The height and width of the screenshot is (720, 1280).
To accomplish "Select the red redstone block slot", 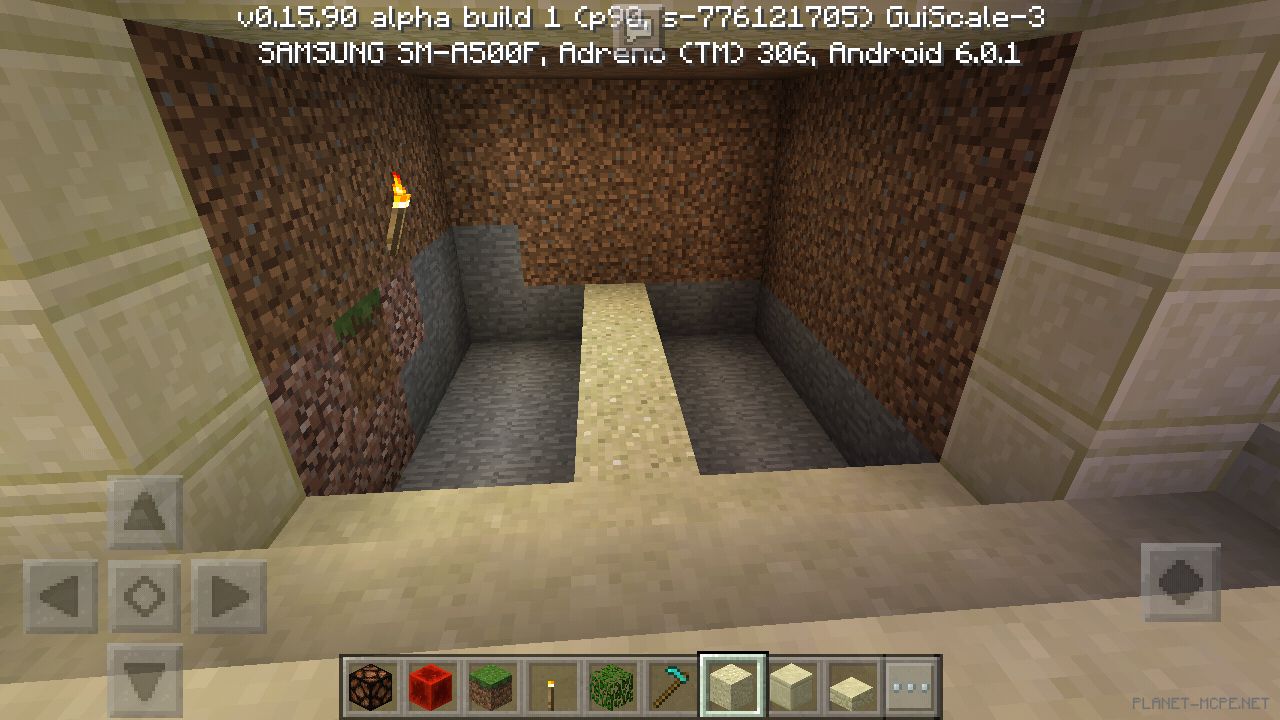I will click(432, 687).
